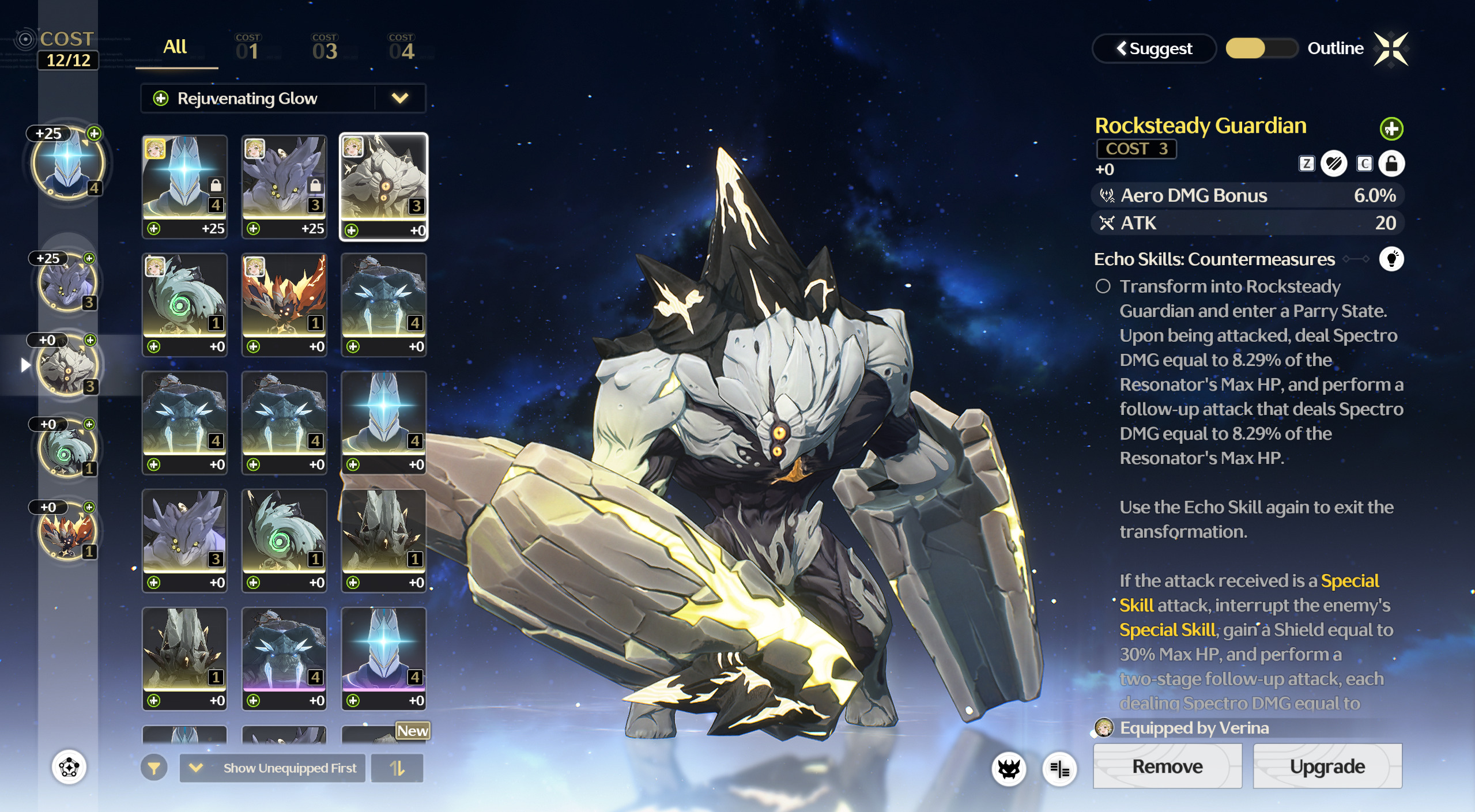Reverse the echo sort order
1475x812 pixels.
point(397,768)
